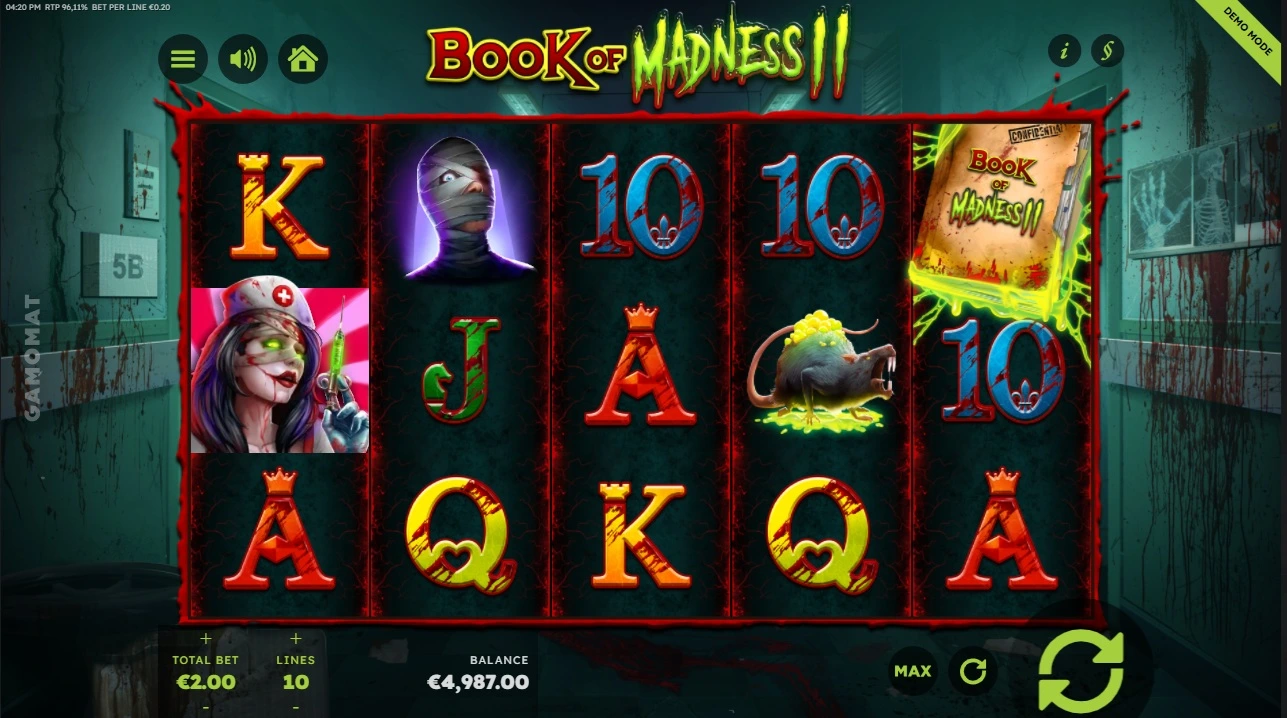Start autoplay with the small circular arrow

click(x=972, y=671)
